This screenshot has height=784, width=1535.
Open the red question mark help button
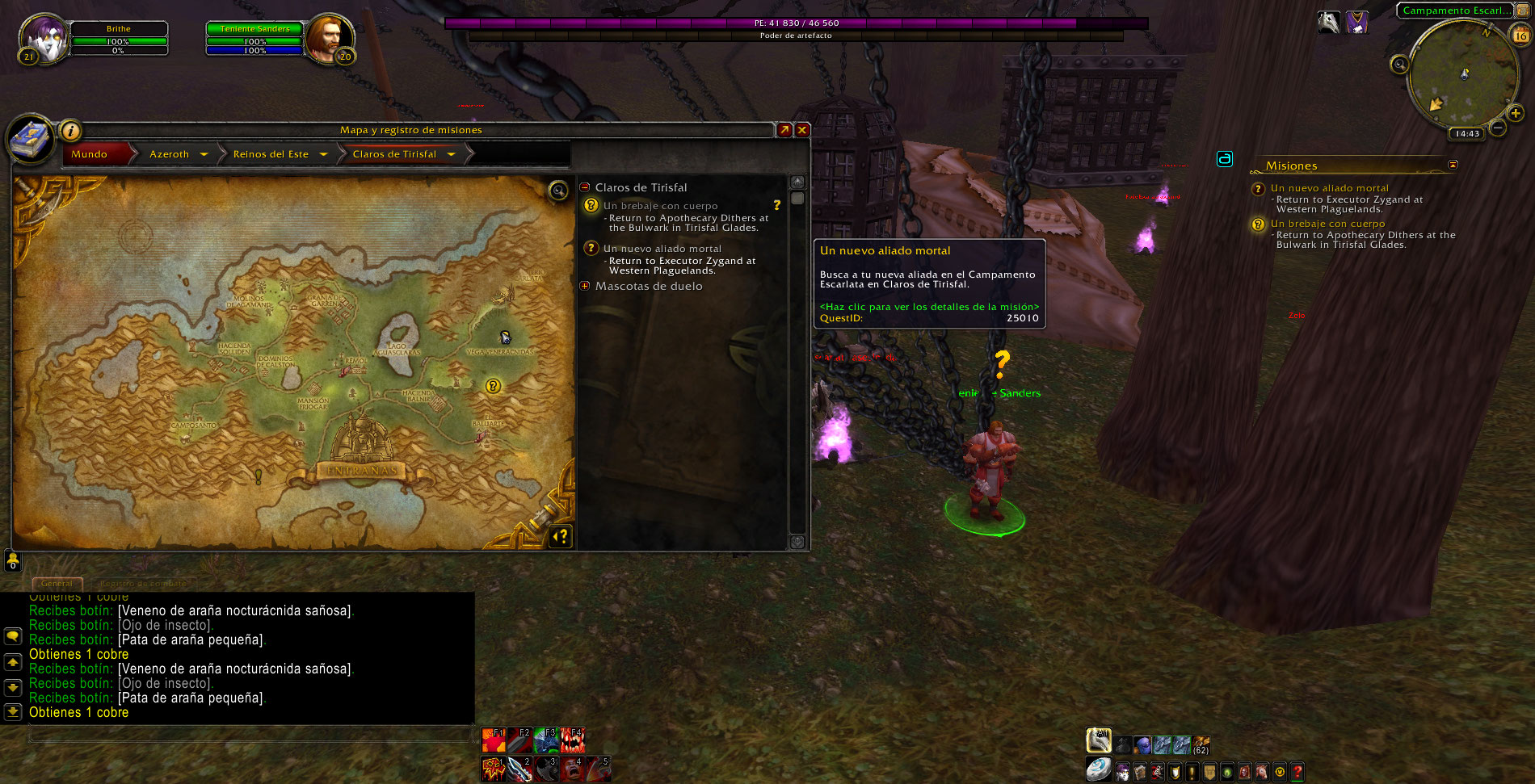1297,772
